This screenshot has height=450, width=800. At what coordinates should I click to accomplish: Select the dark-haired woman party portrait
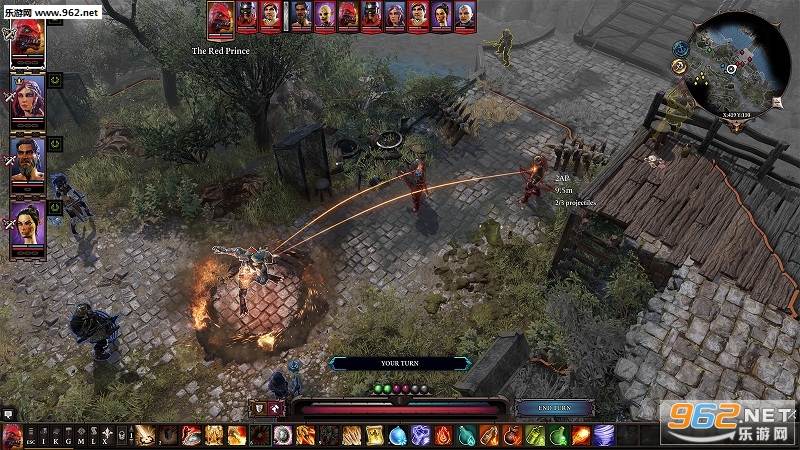point(27,226)
